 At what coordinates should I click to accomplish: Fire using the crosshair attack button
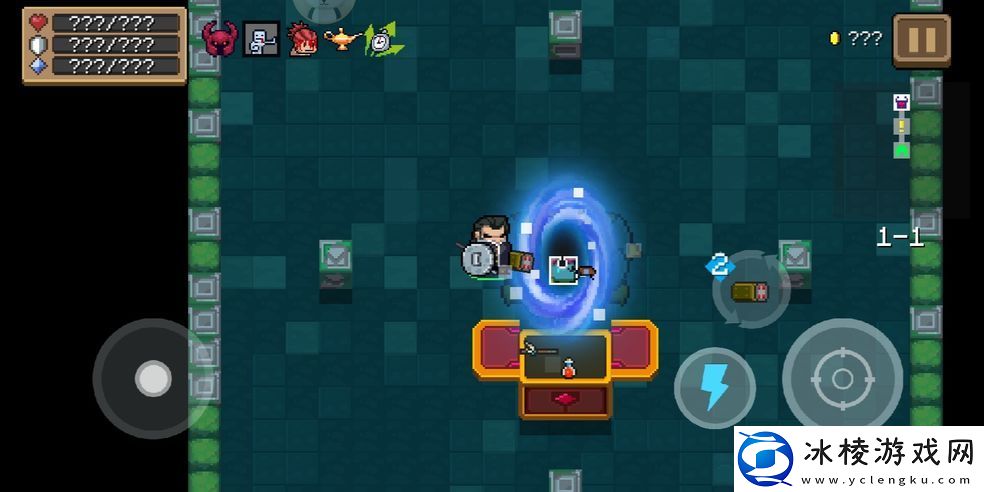coord(842,379)
